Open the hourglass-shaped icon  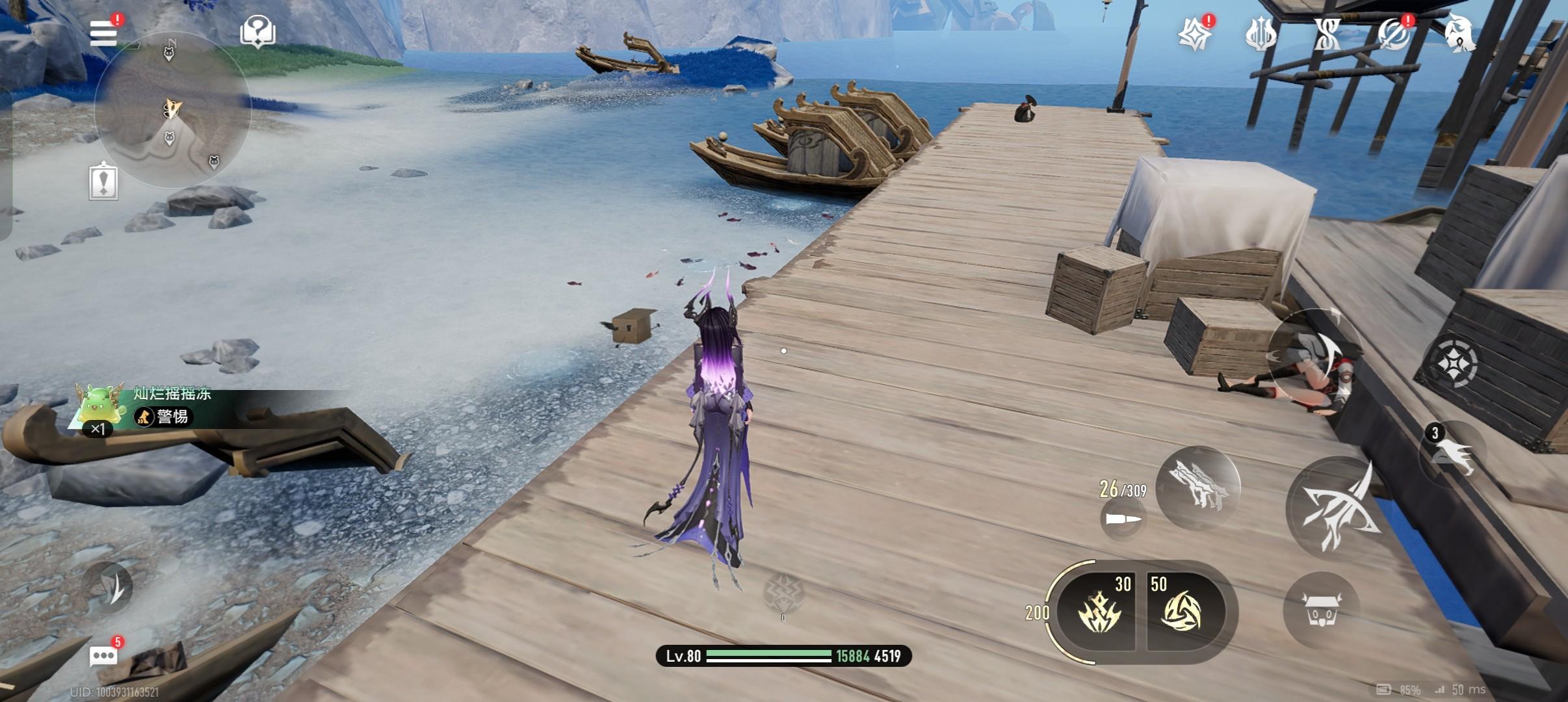click(1327, 34)
